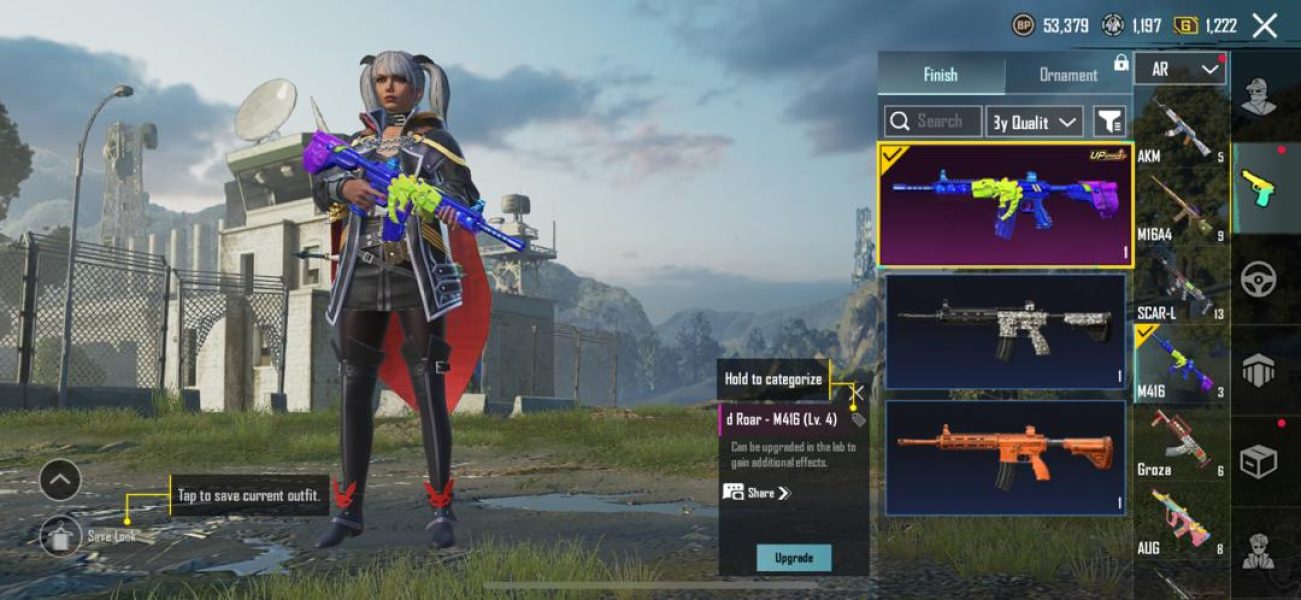The height and width of the screenshot is (600, 1301).
Task: Open the vehicle steering wheel category
Action: 1258,279
